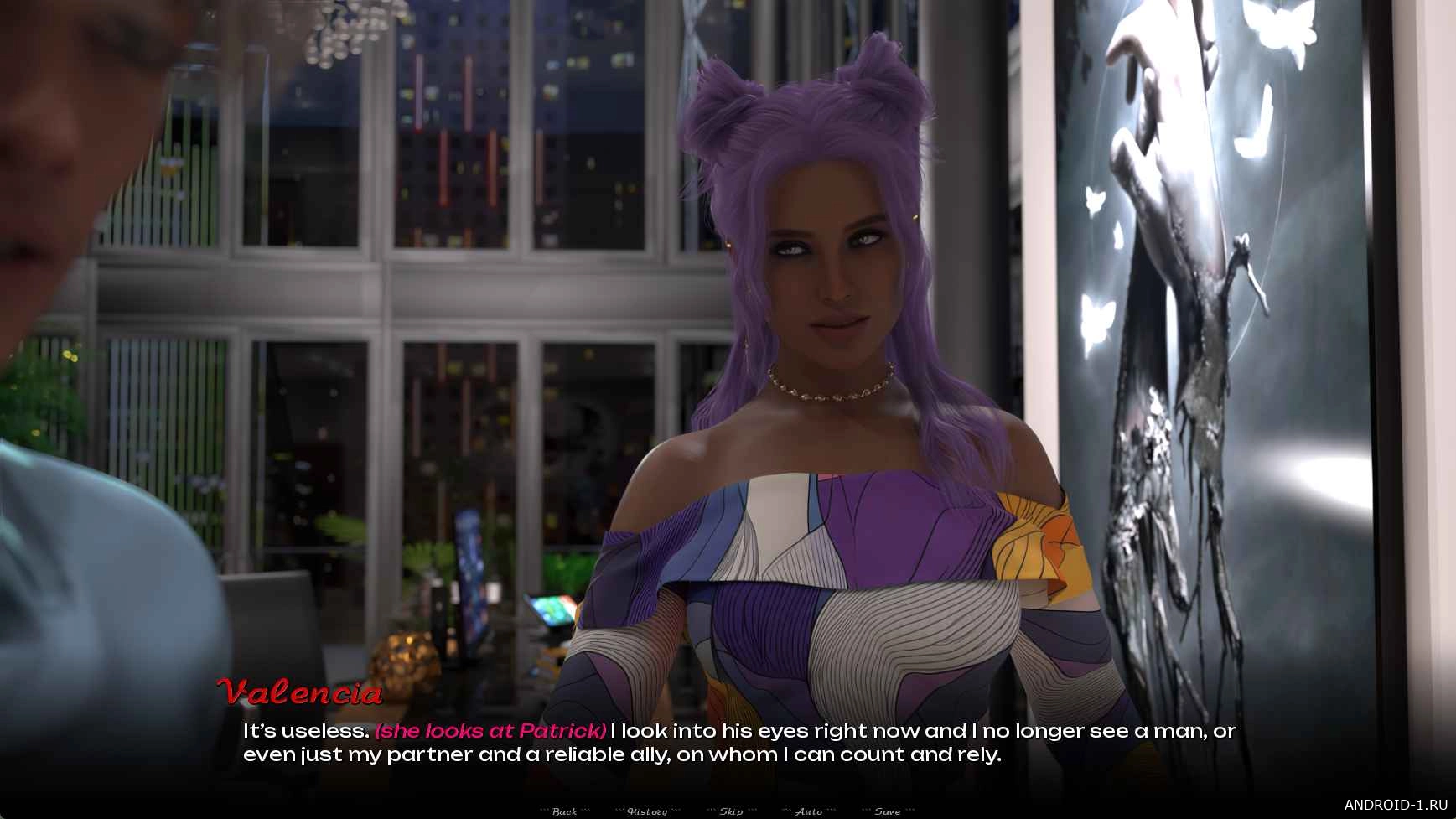Open the Save menu

pos(887,811)
